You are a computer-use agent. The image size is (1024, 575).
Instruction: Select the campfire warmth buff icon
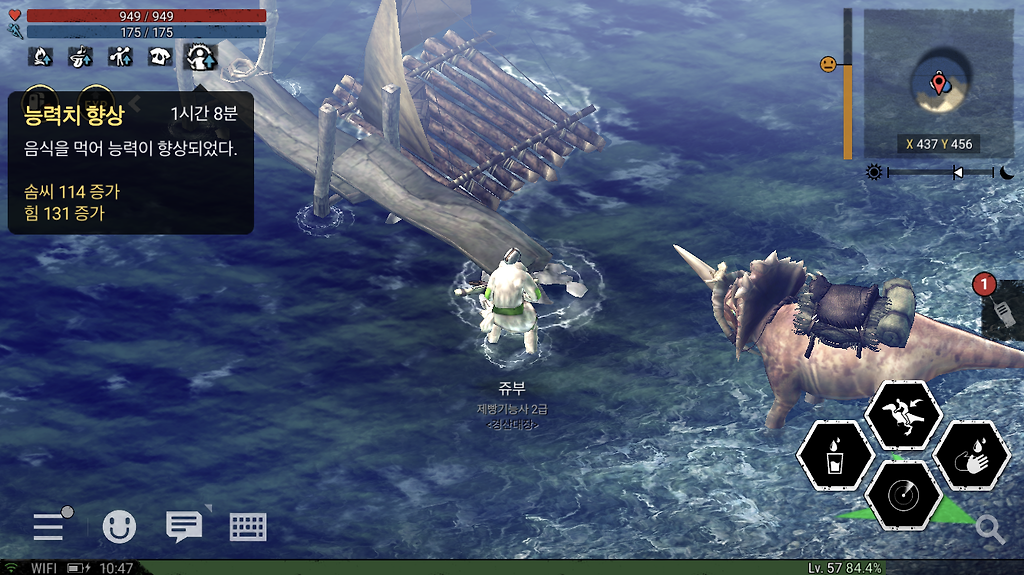pos(42,57)
